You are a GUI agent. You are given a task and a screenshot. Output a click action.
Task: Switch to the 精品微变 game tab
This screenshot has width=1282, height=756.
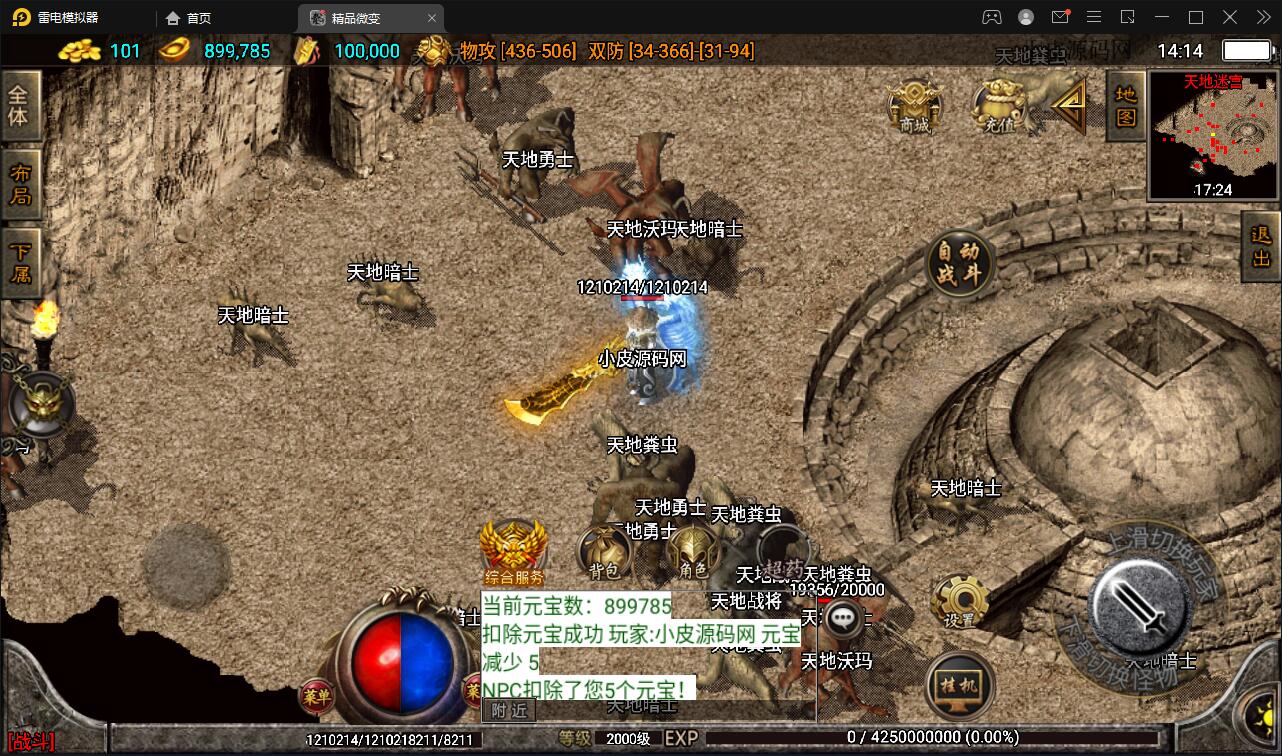tap(355, 17)
